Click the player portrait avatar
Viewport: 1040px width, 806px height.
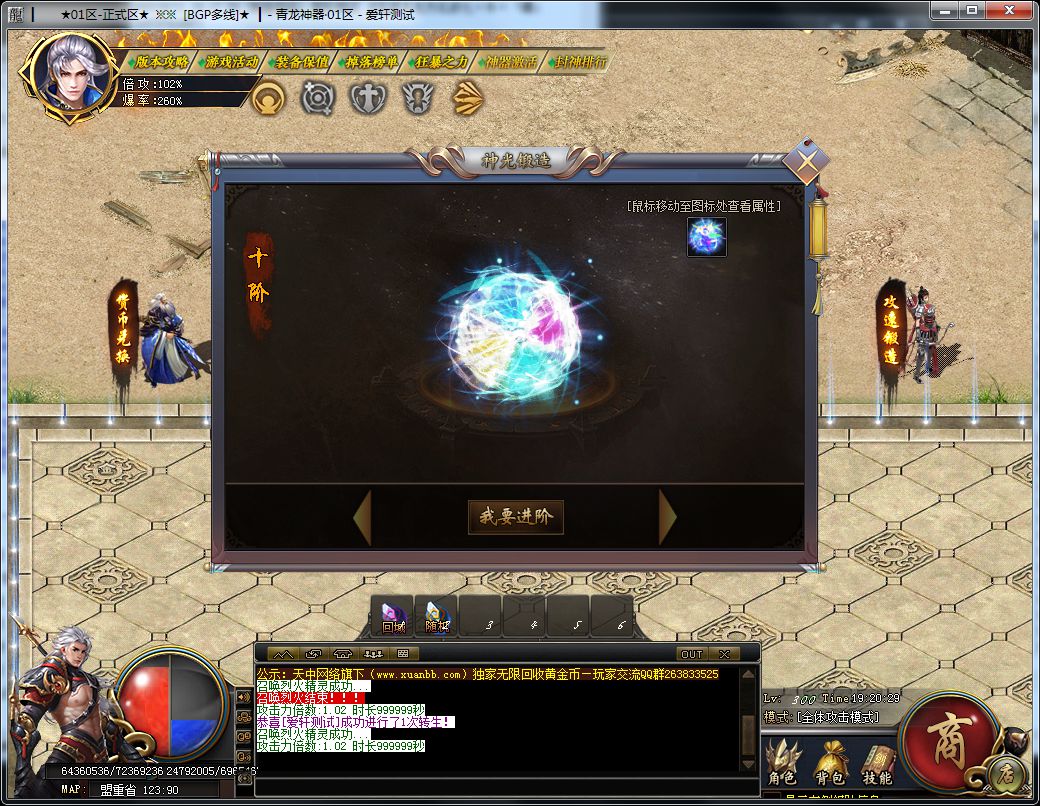[x=72, y=74]
